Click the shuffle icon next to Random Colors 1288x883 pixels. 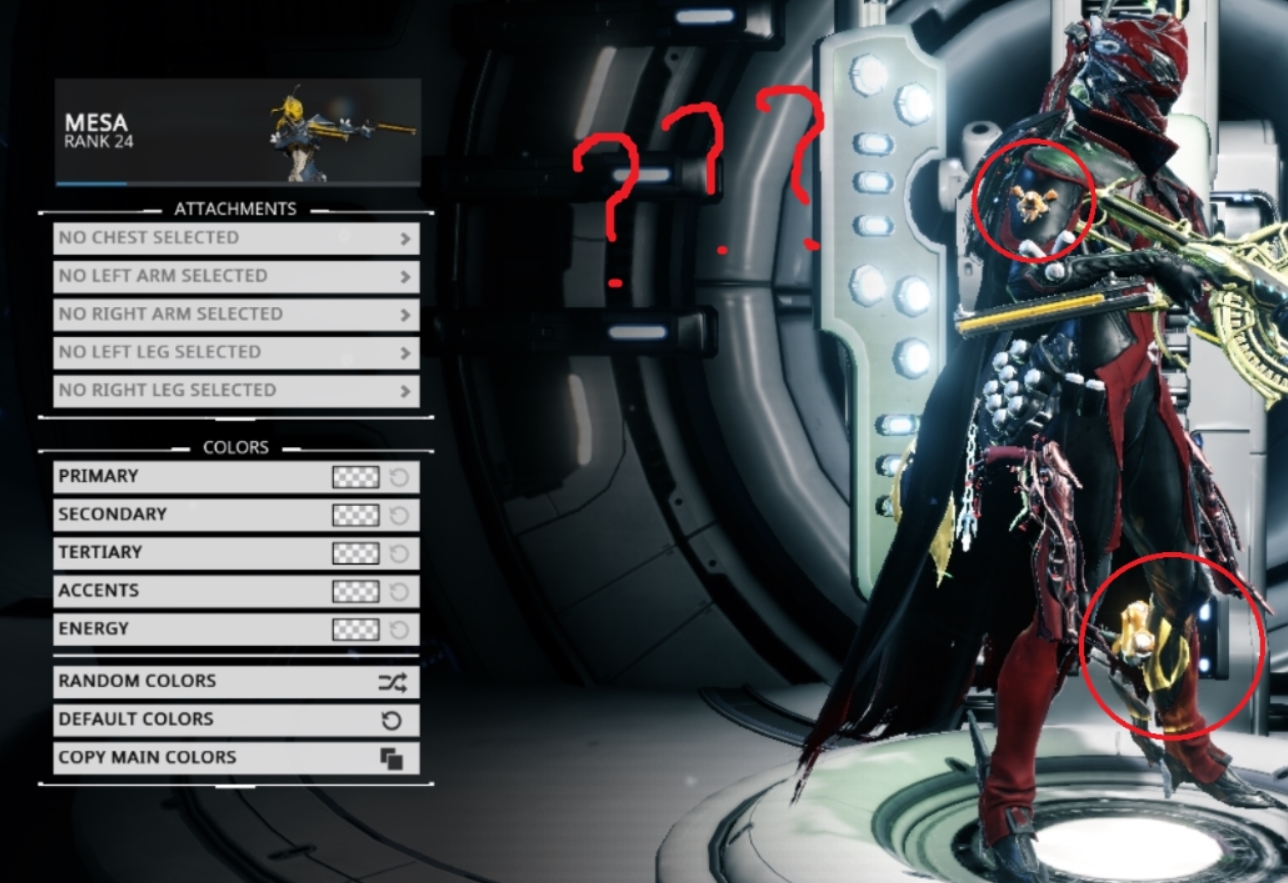[396, 681]
